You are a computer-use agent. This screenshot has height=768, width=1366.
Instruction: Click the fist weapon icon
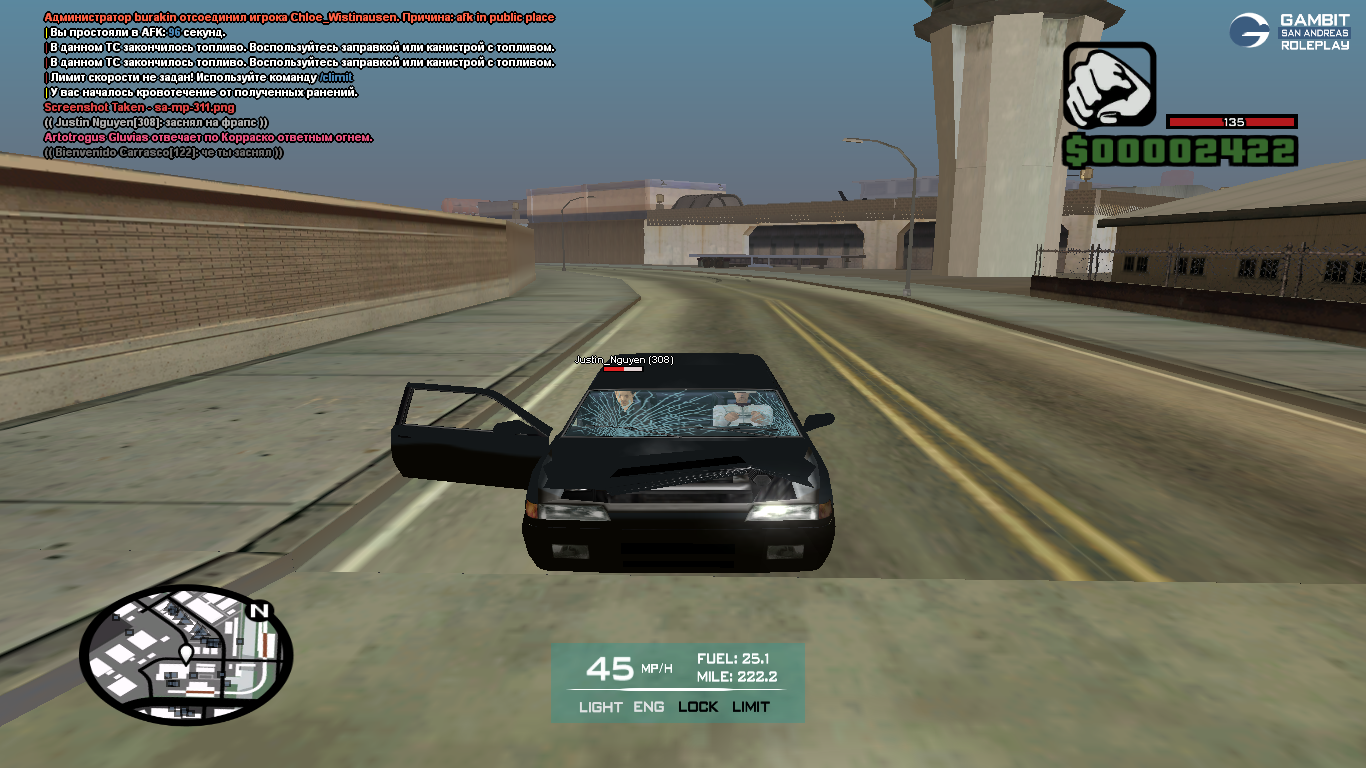tap(1108, 86)
